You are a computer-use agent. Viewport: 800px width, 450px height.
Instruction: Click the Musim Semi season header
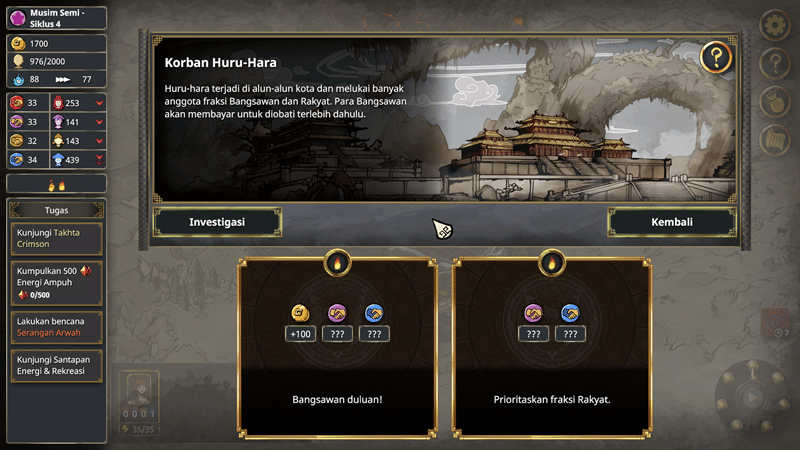(56, 17)
